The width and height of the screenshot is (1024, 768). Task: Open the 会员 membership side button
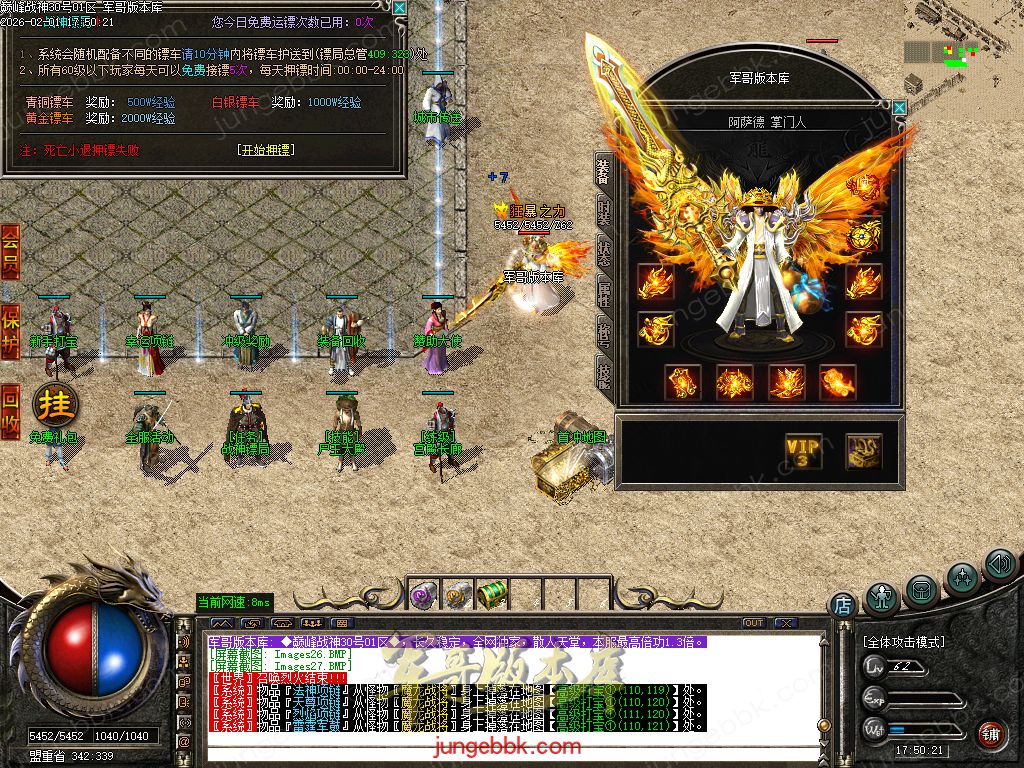click(10, 251)
